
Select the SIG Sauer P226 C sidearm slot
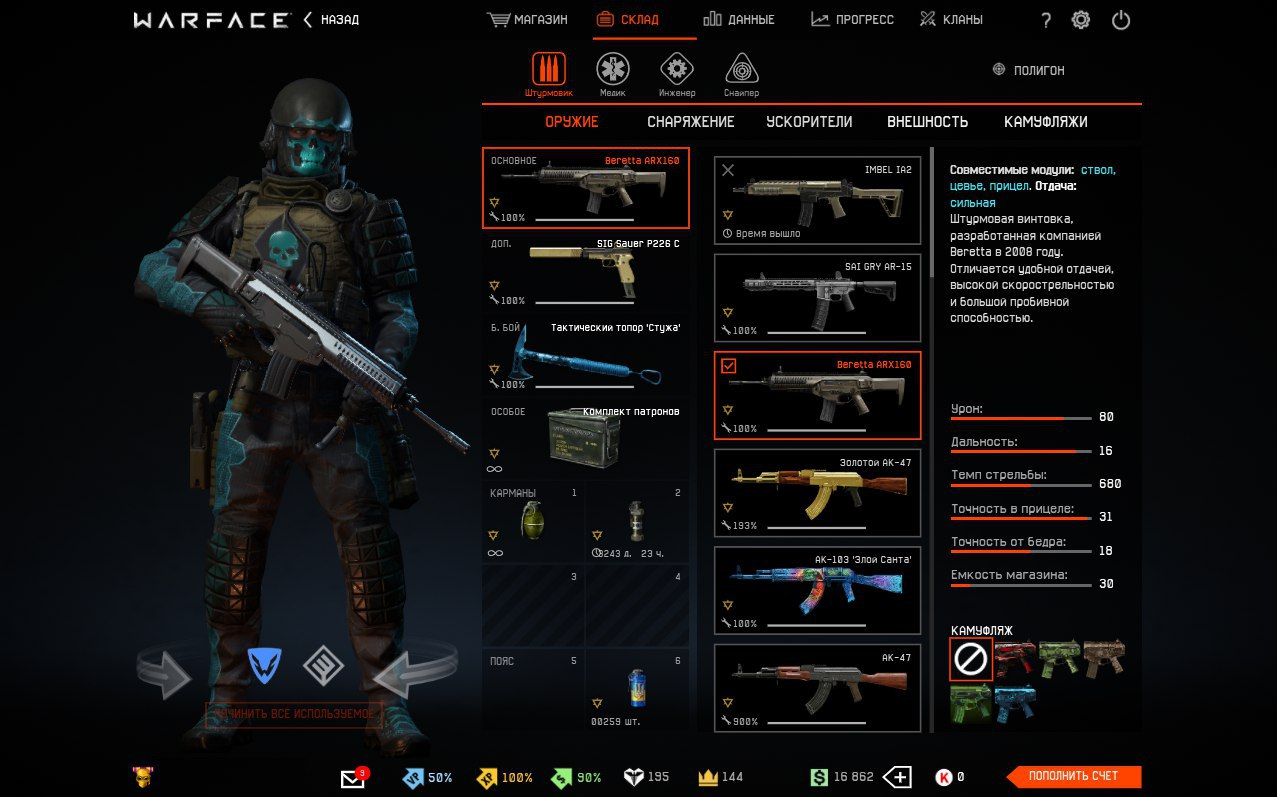586,272
